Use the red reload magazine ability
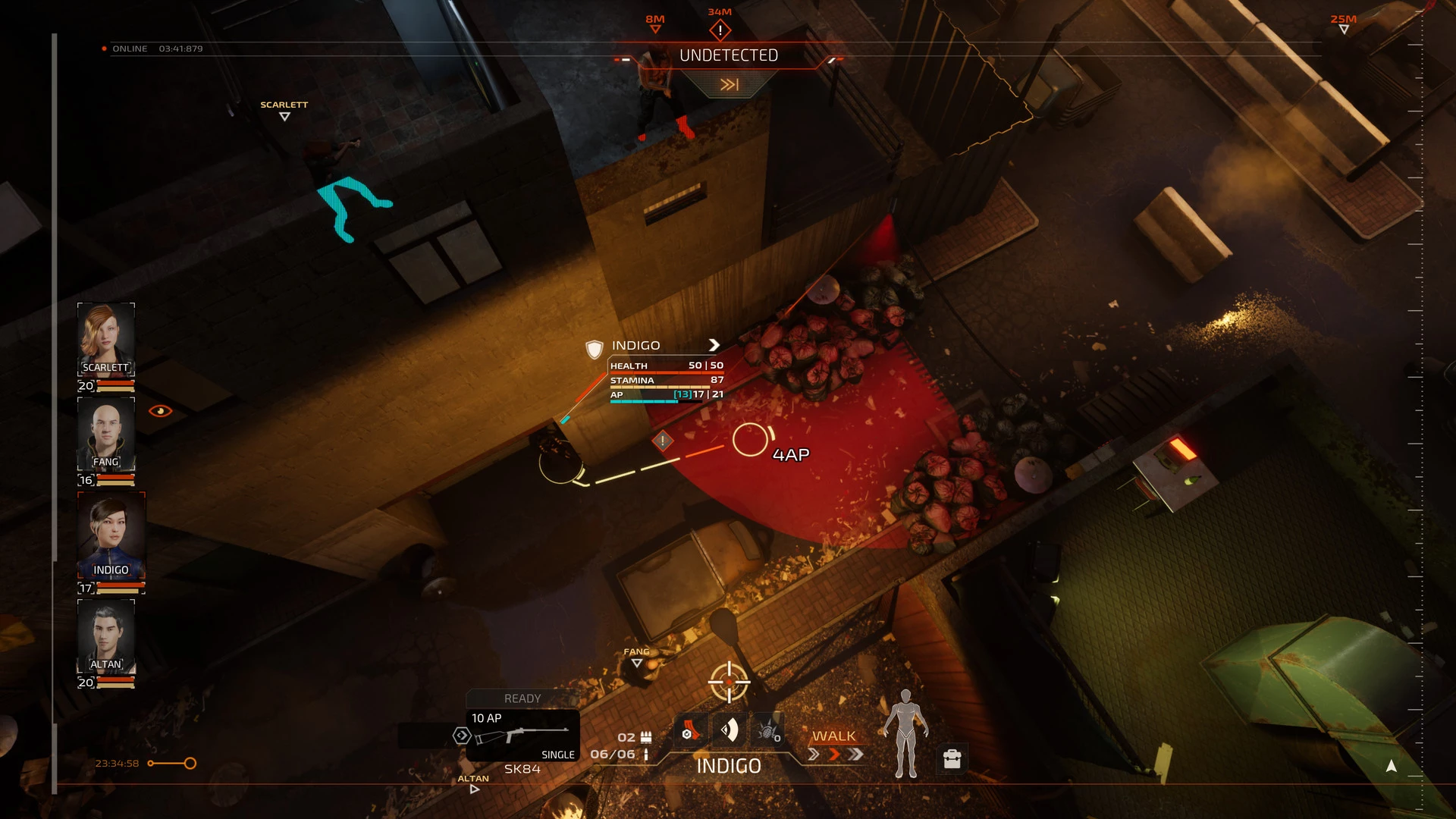 (x=690, y=732)
